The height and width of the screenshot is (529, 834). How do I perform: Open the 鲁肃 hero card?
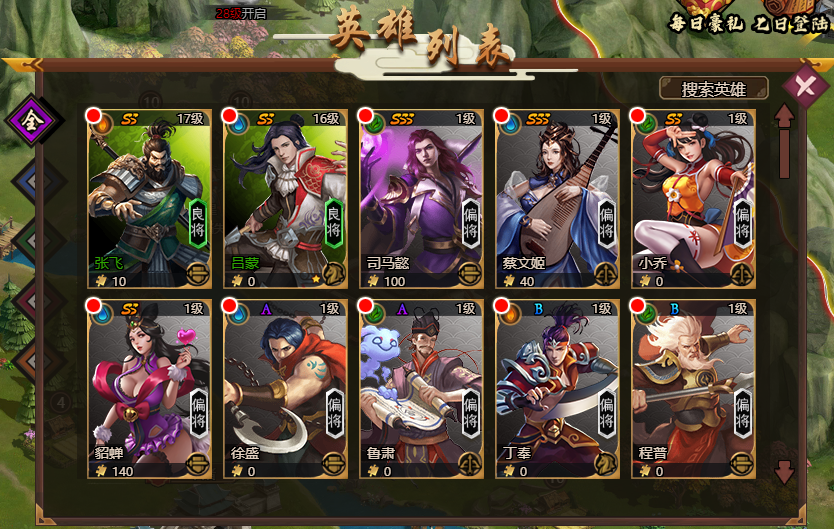(421, 388)
